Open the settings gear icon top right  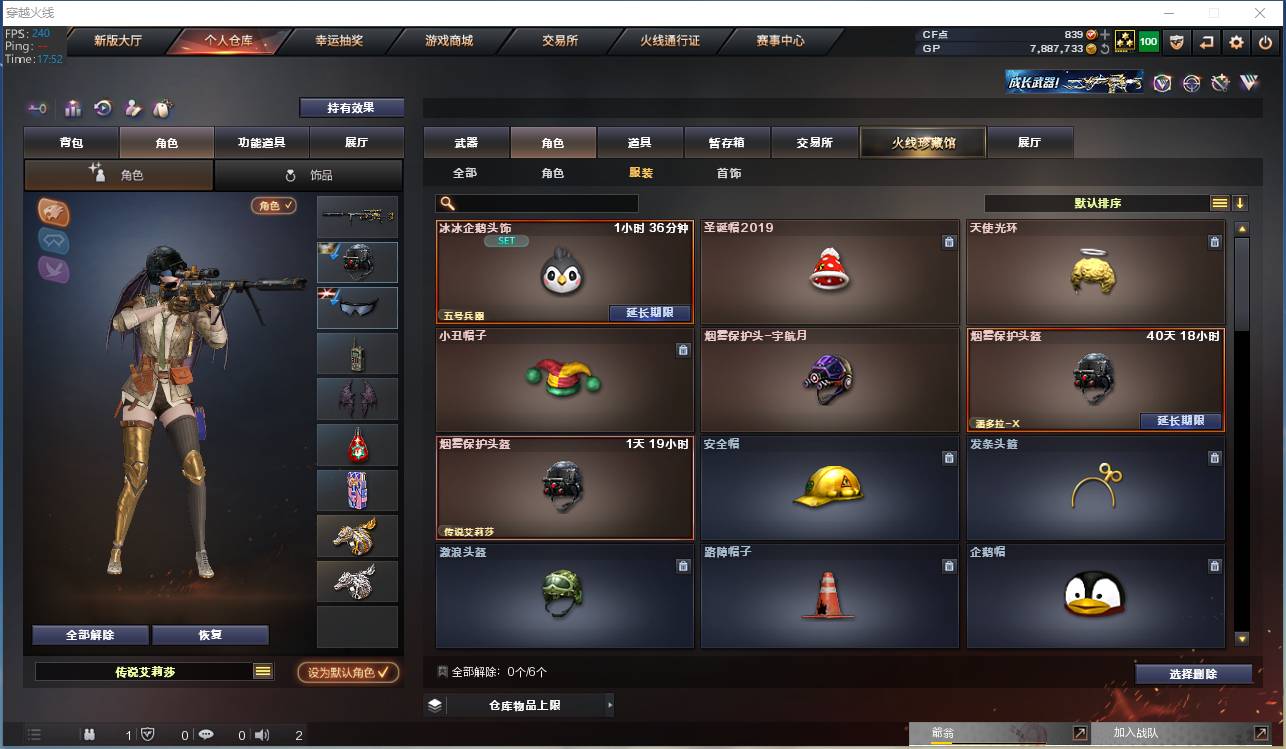pos(1237,43)
